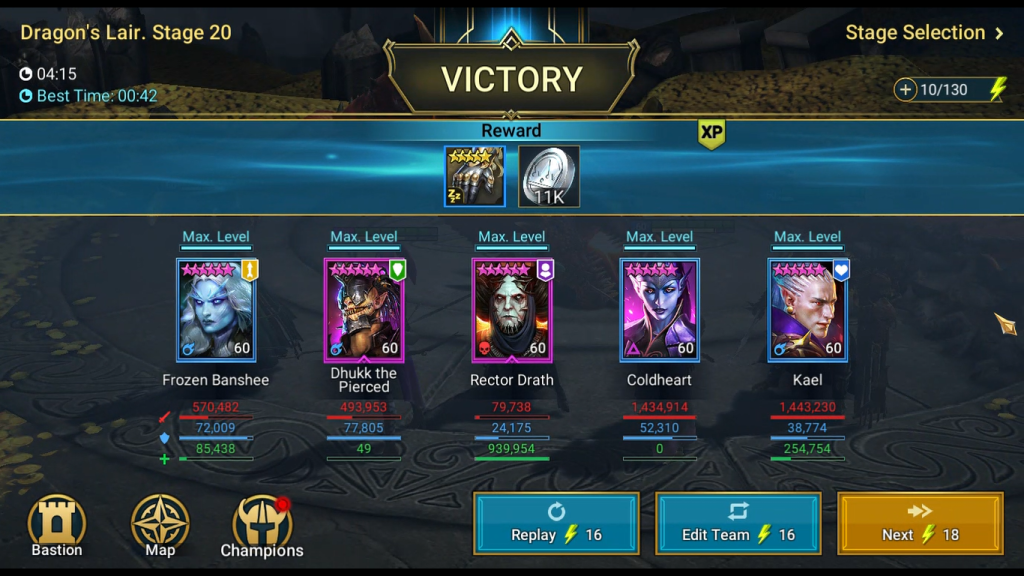Screen dimensions: 1024x576
Task: Inspect the gauntlet artifact reward
Action: [474, 177]
